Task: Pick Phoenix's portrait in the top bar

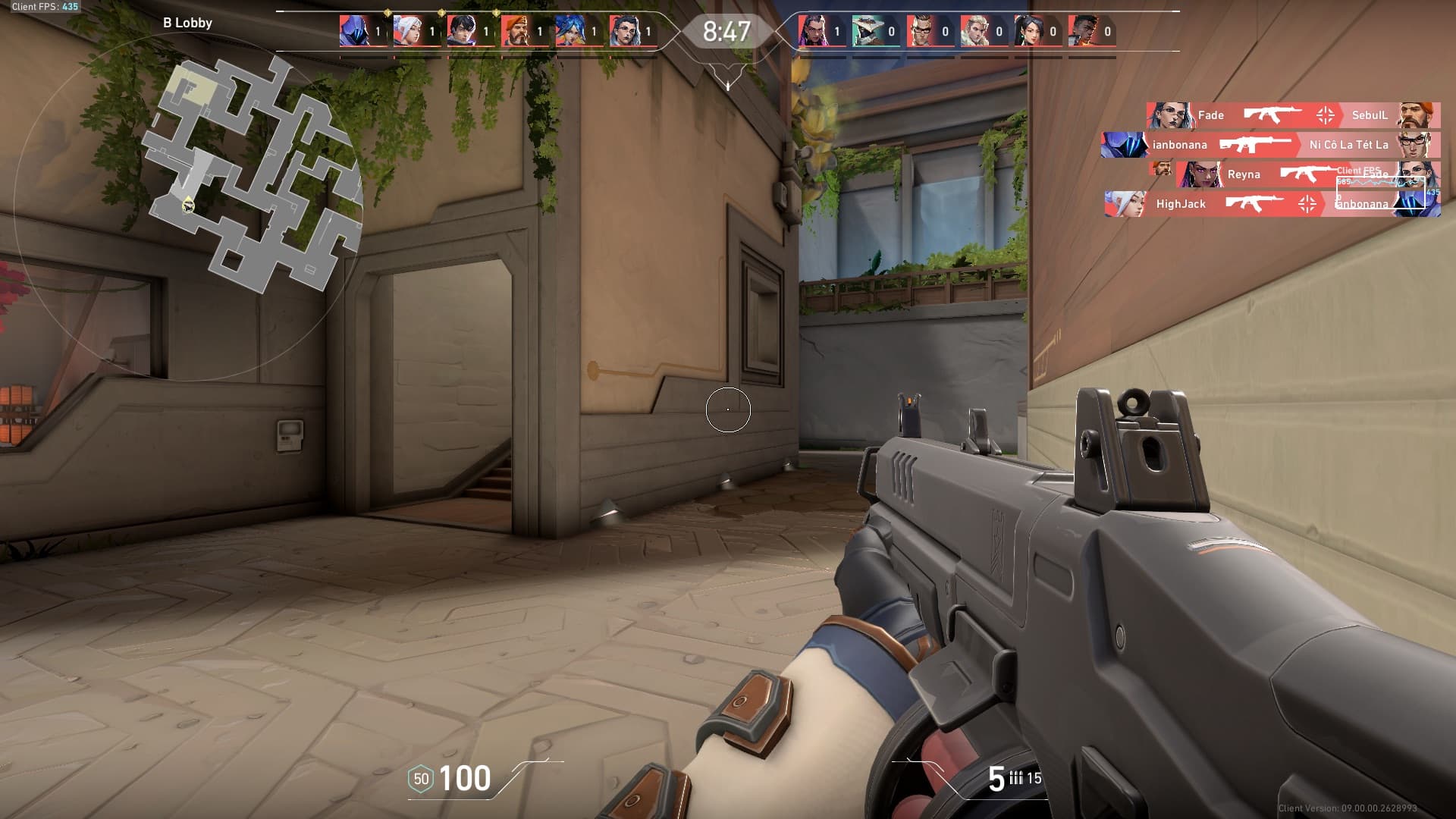Action: pos(1082,32)
